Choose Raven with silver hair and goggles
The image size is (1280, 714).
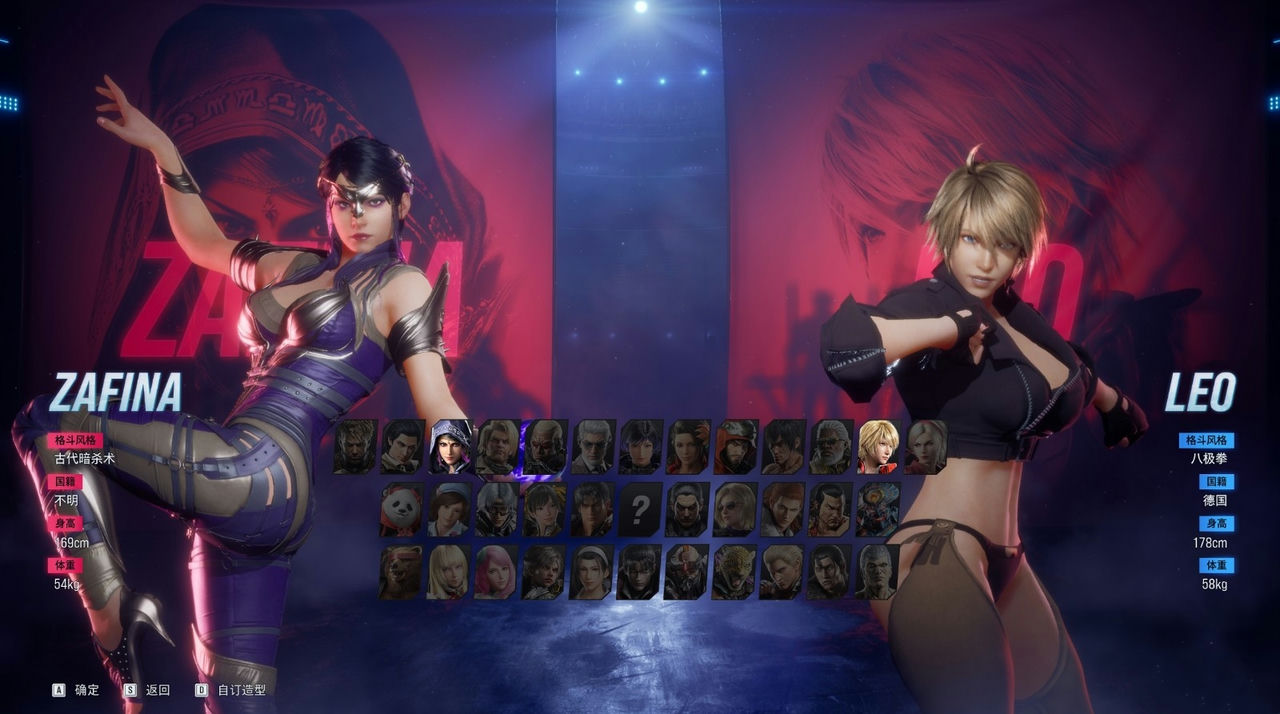click(x=496, y=510)
